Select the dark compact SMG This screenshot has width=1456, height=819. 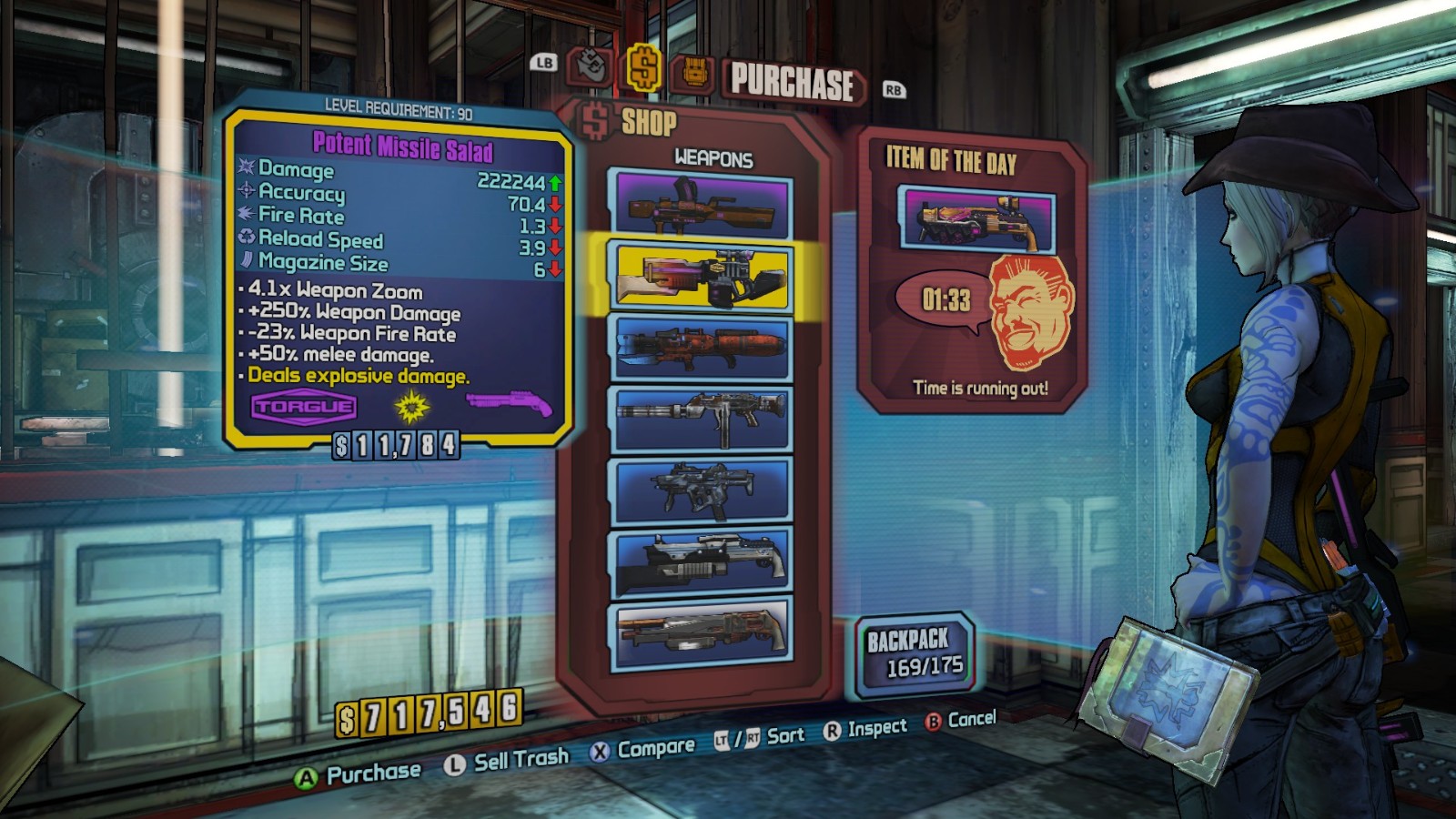(x=701, y=490)
